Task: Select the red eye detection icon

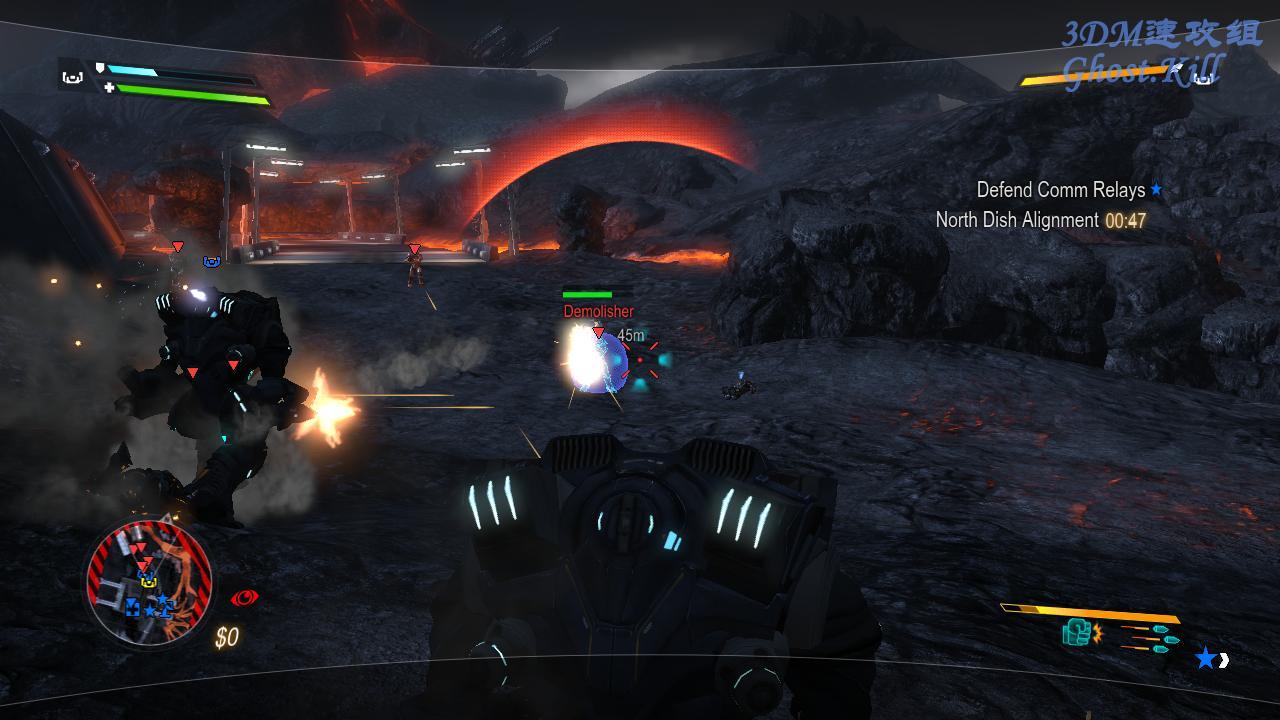Action: pyautogui.click(x=244, y=598)
